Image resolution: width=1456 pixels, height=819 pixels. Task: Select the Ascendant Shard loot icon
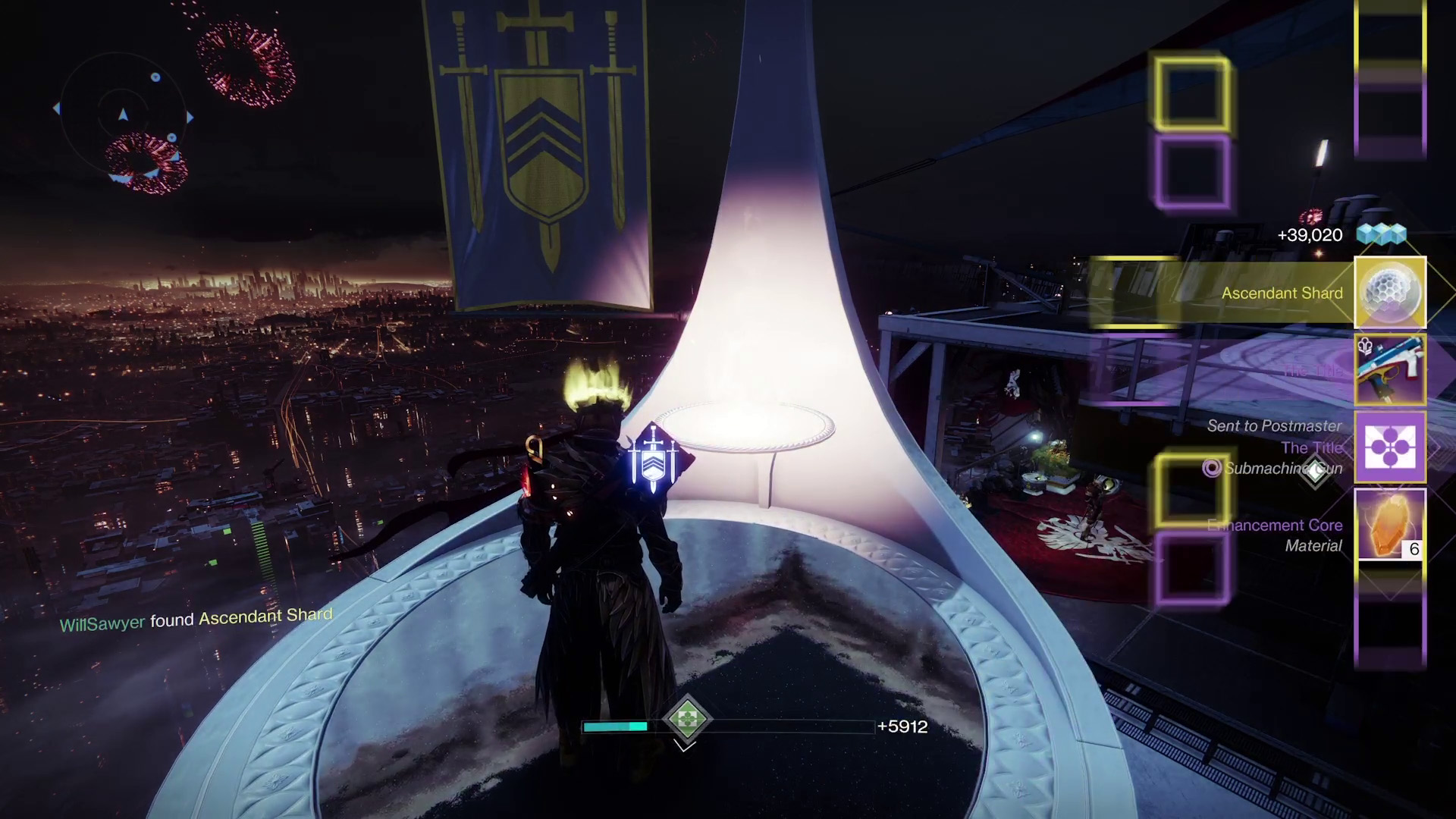pyautogui.click(x=1389, y=293)
